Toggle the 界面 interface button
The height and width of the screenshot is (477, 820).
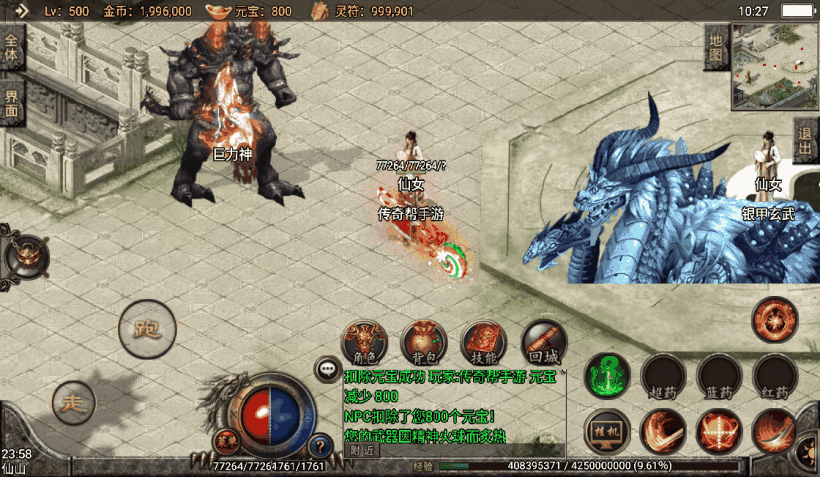point(12,103)
